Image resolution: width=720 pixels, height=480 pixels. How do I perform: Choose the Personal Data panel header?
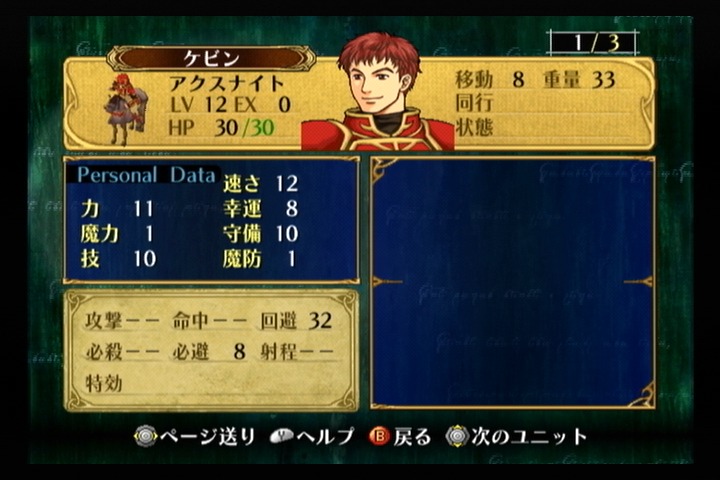(x=146, y=175)
